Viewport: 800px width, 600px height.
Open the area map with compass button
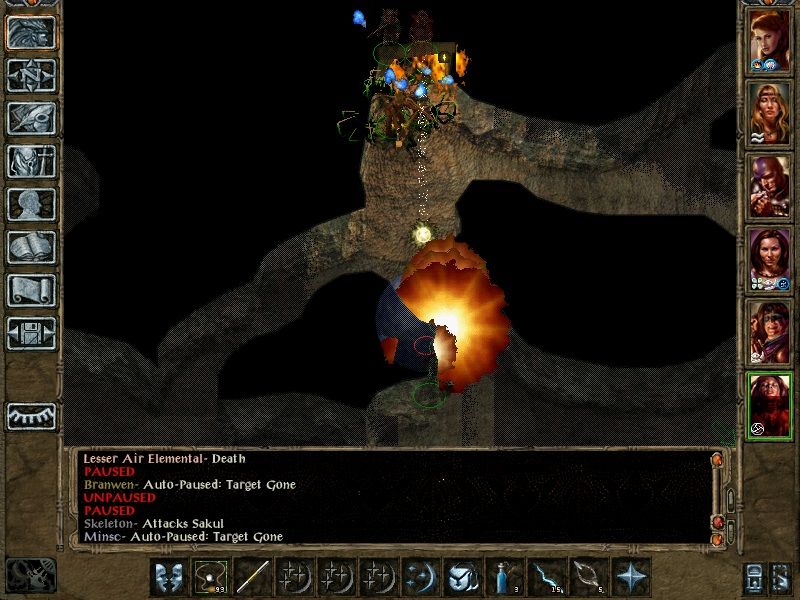31,75
